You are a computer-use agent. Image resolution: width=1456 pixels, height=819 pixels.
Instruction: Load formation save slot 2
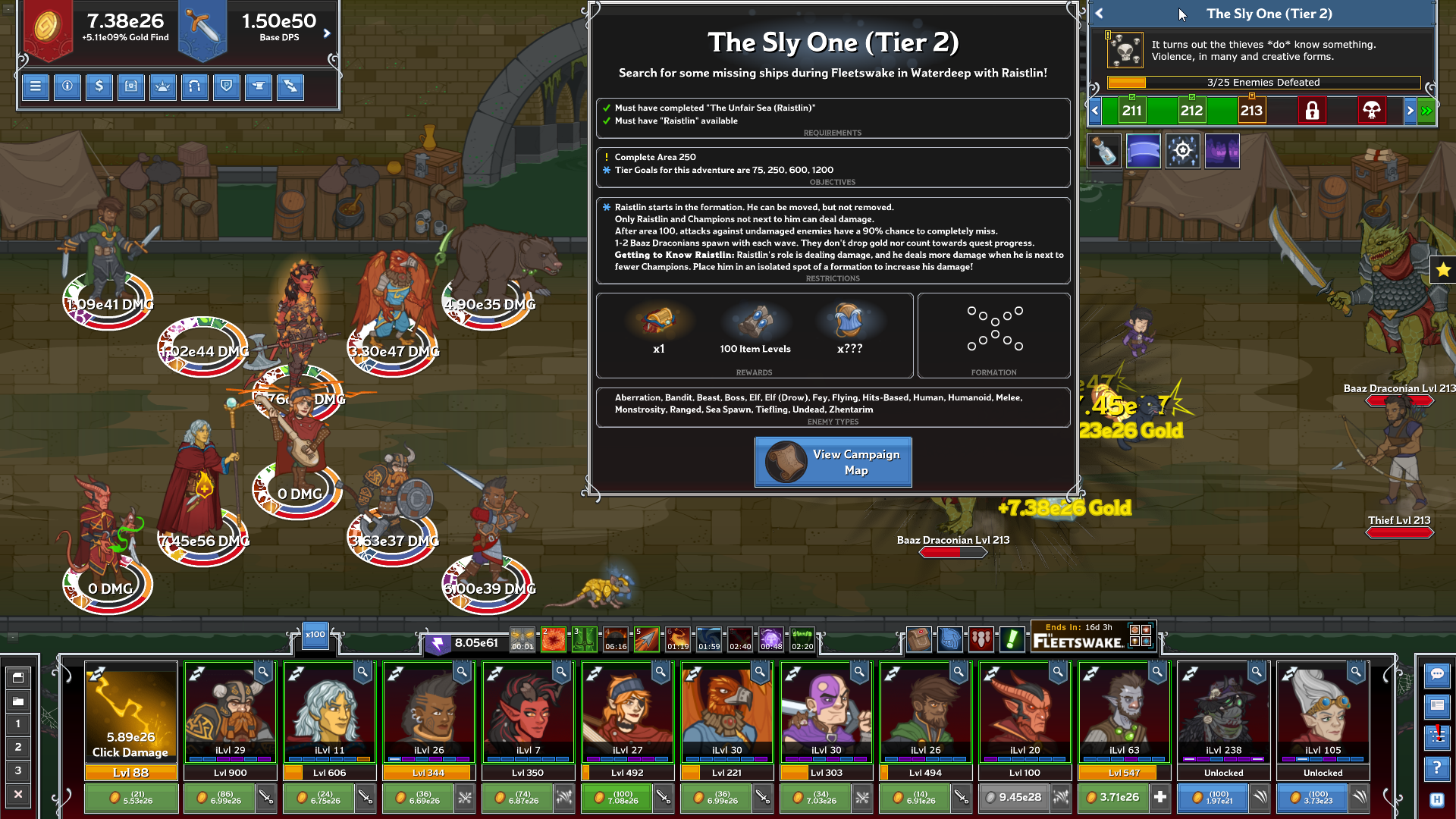click(x=18, y=747)
